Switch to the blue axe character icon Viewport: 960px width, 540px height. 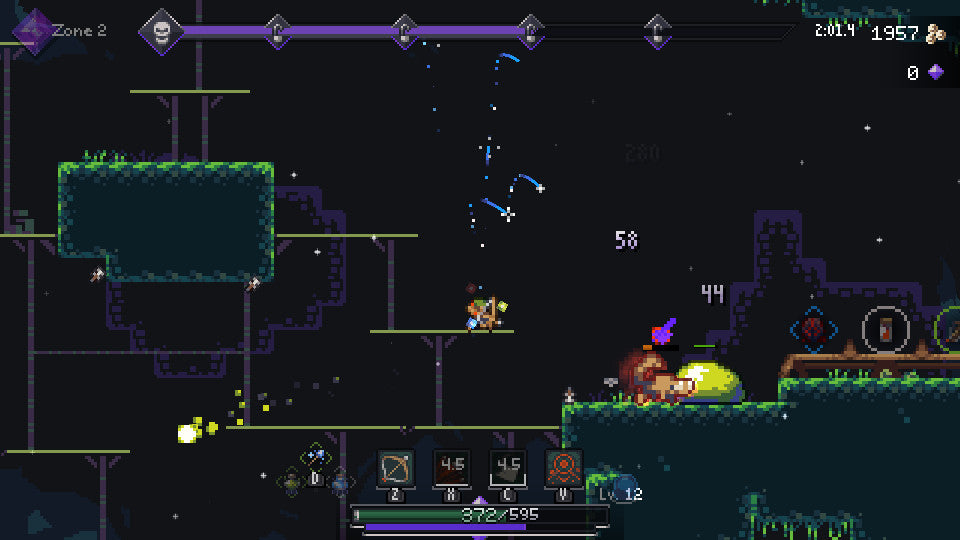pos(316,456)
